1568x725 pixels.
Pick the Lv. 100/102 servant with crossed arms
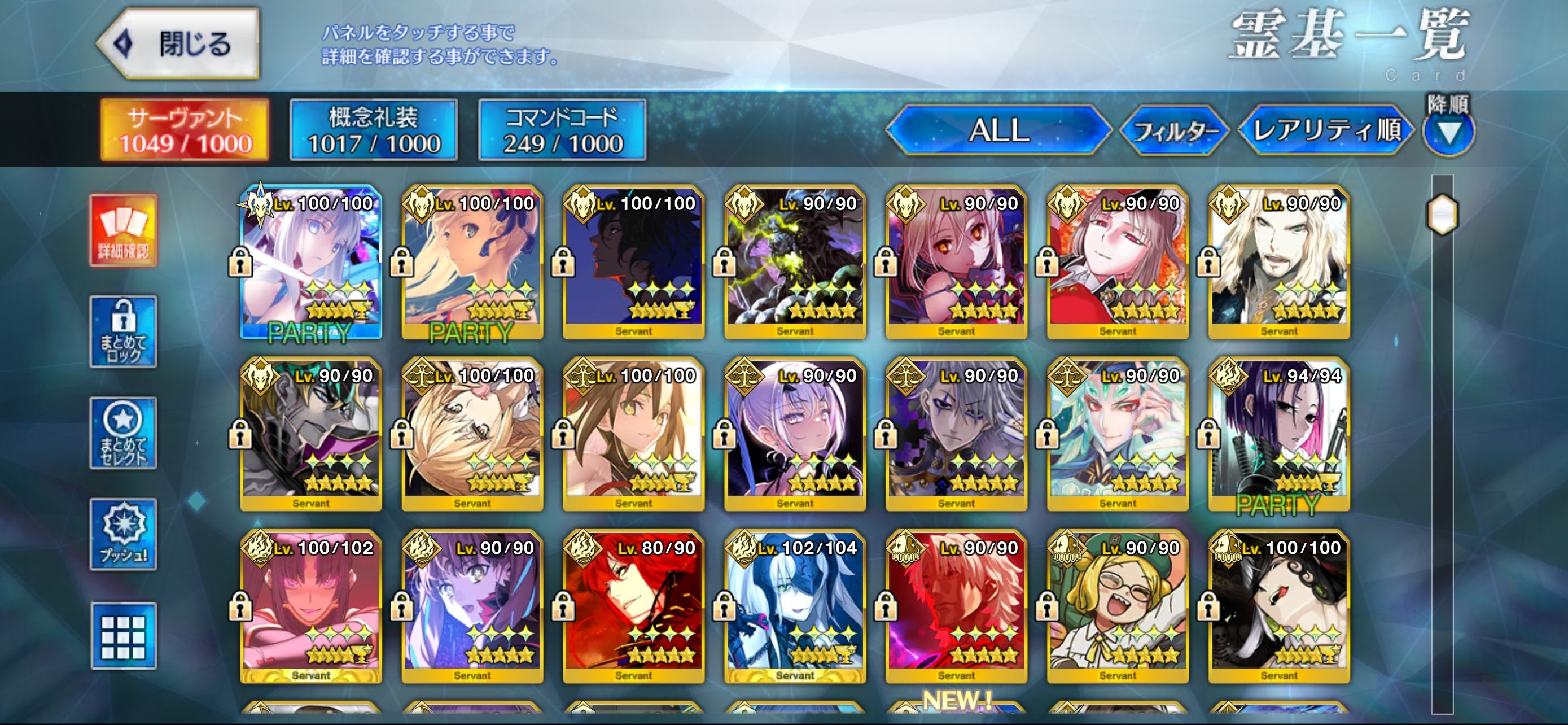point(311,606)
